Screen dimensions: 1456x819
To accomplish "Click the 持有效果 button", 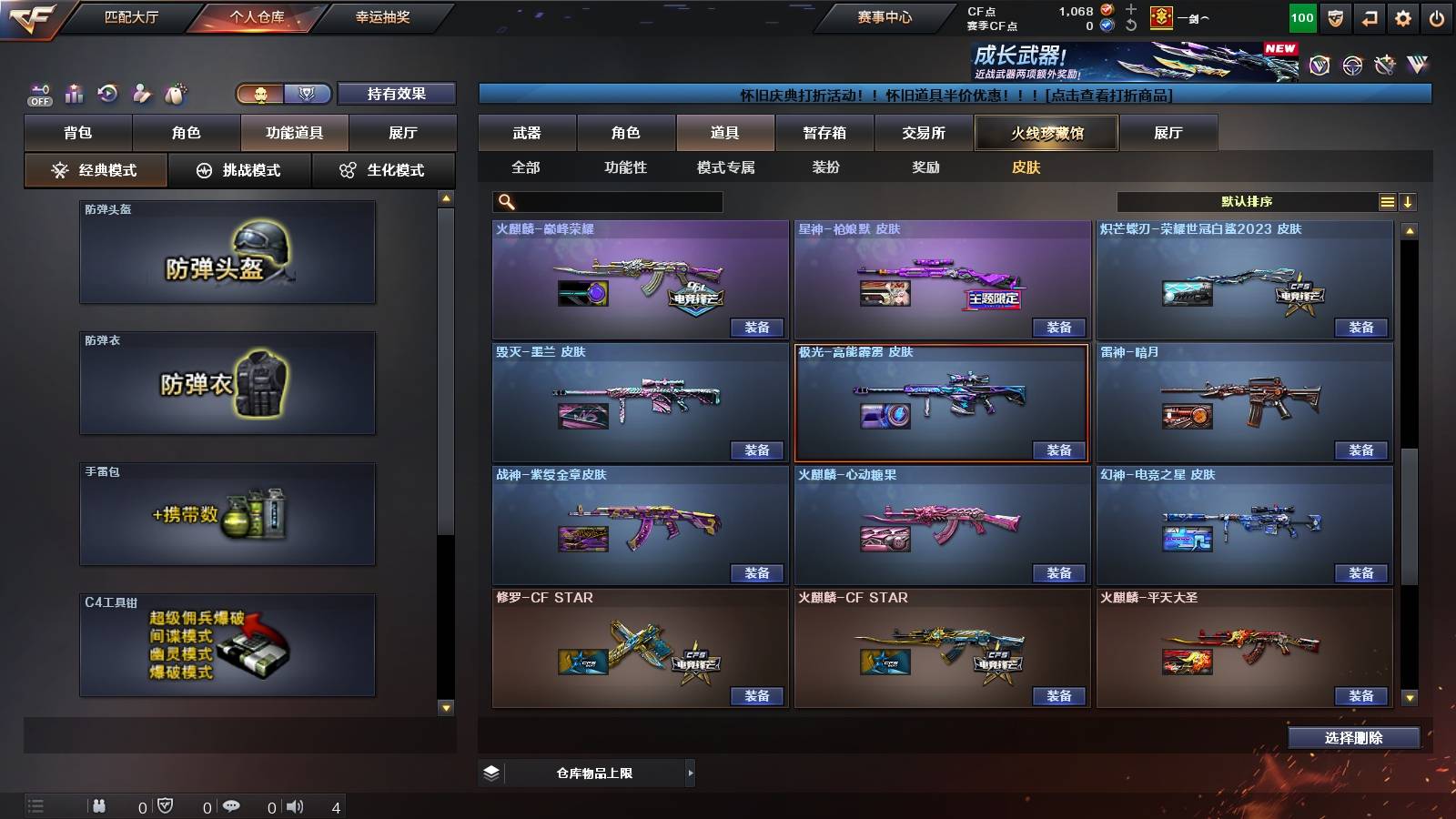I will 397,94.
